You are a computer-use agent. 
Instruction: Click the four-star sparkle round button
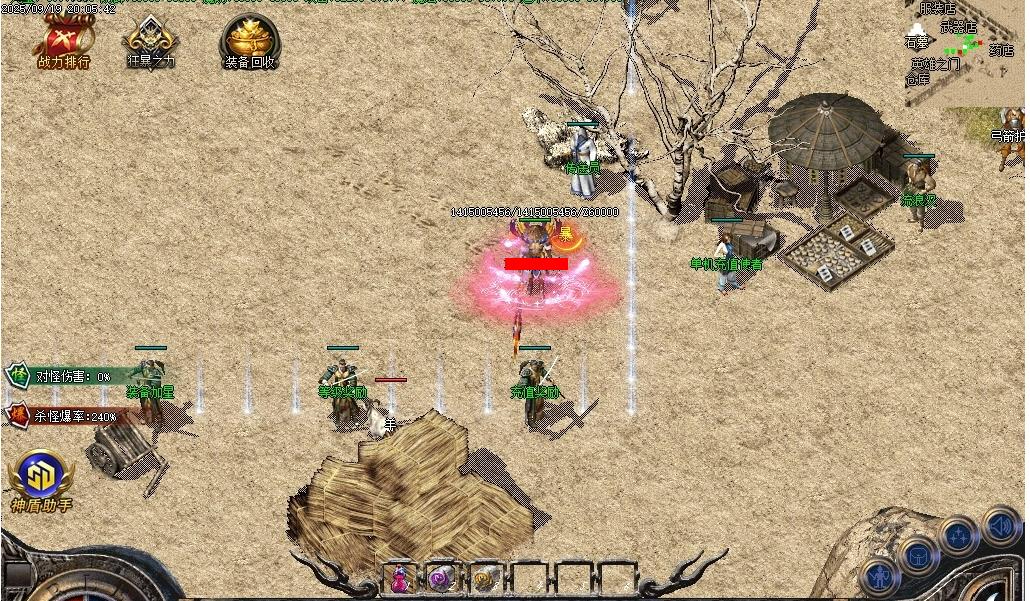point(958,536)
